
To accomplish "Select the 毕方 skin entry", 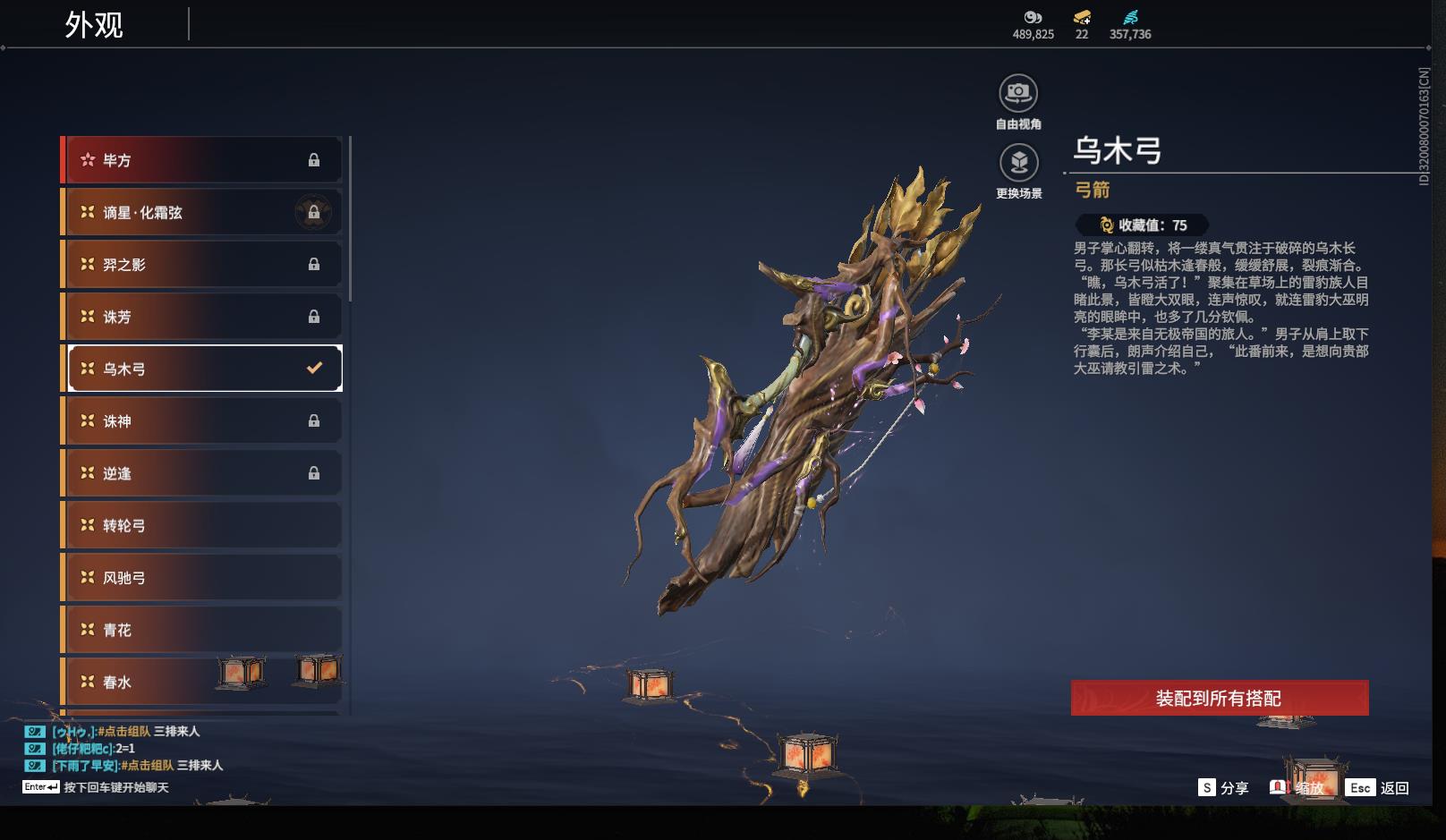I will click(x=202, y=160).
